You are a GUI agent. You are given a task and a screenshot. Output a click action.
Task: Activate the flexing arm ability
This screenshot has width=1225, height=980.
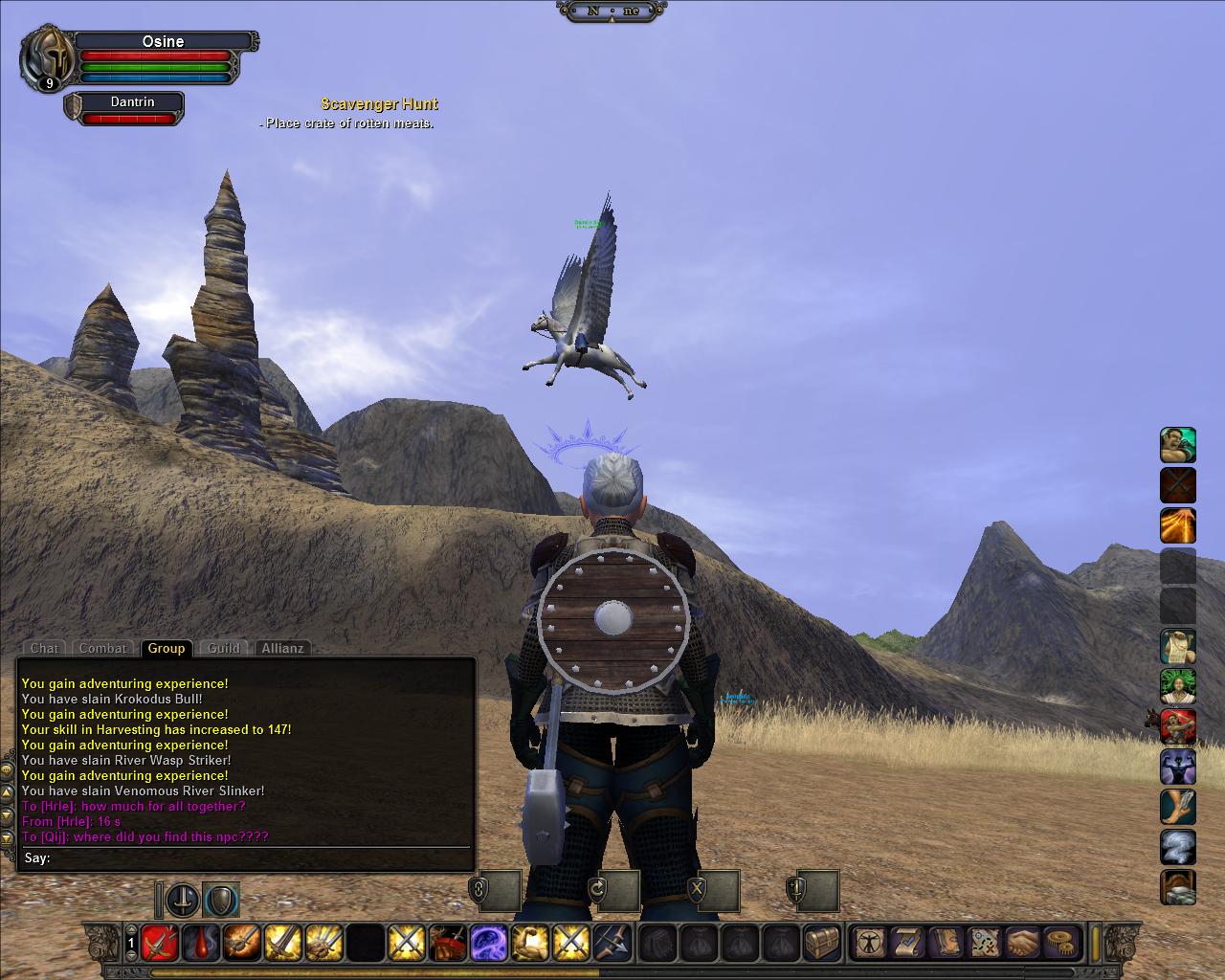(529, 943)
